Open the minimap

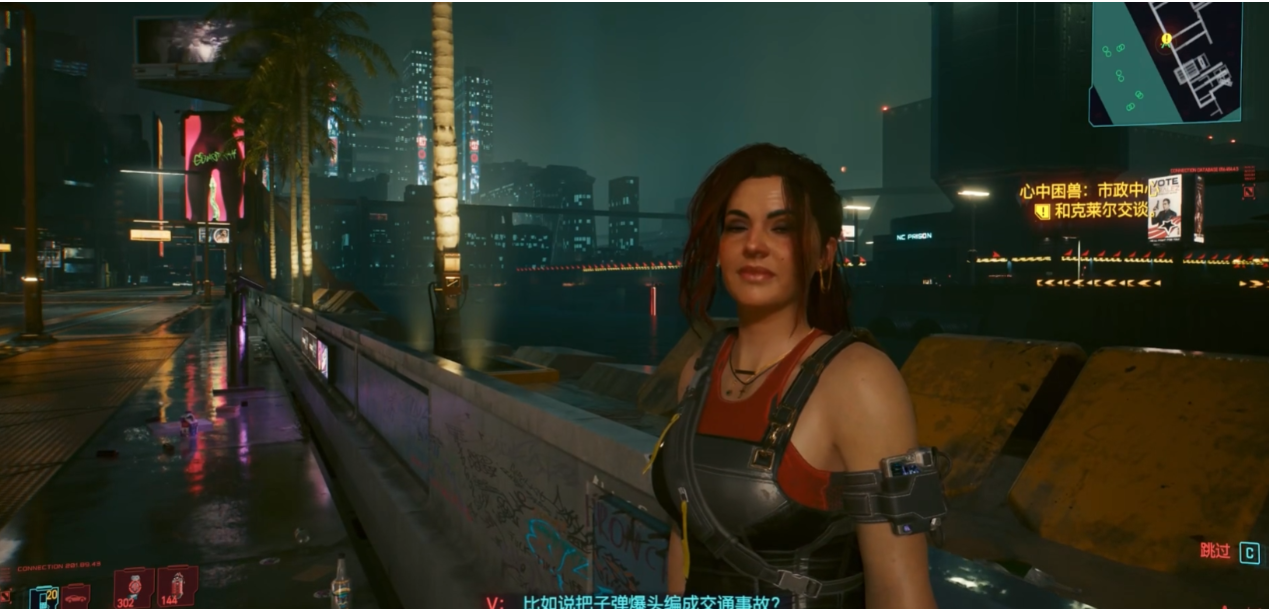tap(1165, 62)
